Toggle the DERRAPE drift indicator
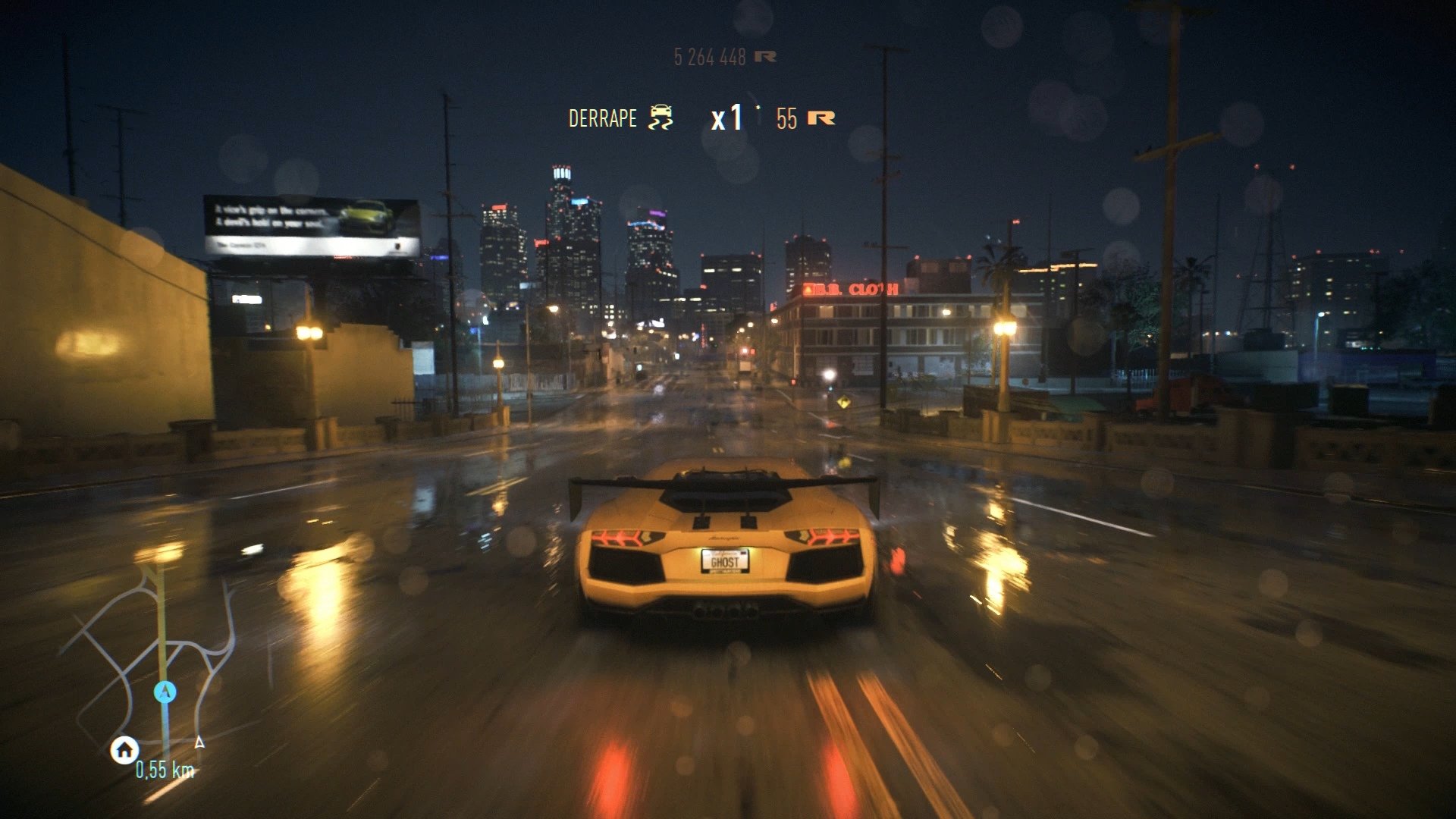 [601, 118]
